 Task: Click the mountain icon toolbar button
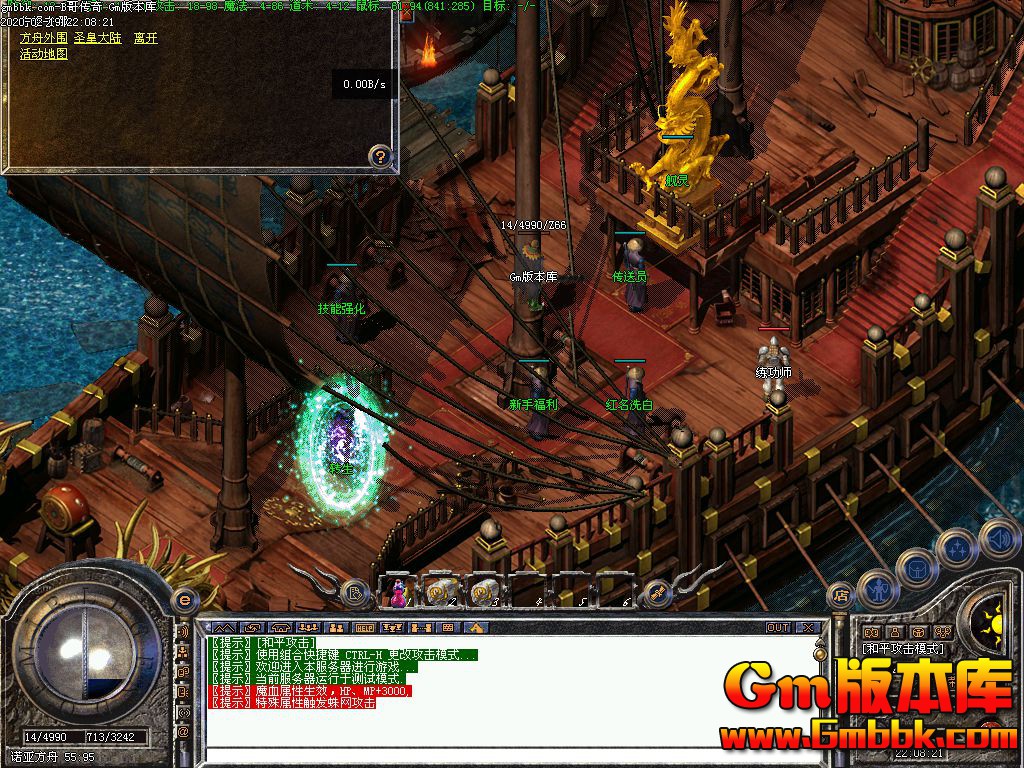(x=476, y=628)
